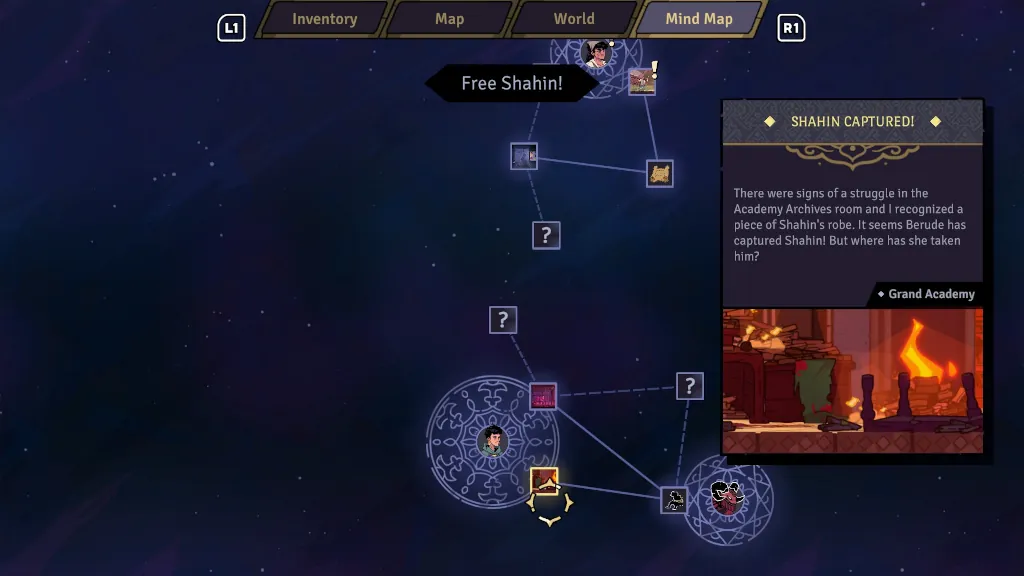Choose the black silhouette creature clue node
1024x576 pixels.
(674, 500)
